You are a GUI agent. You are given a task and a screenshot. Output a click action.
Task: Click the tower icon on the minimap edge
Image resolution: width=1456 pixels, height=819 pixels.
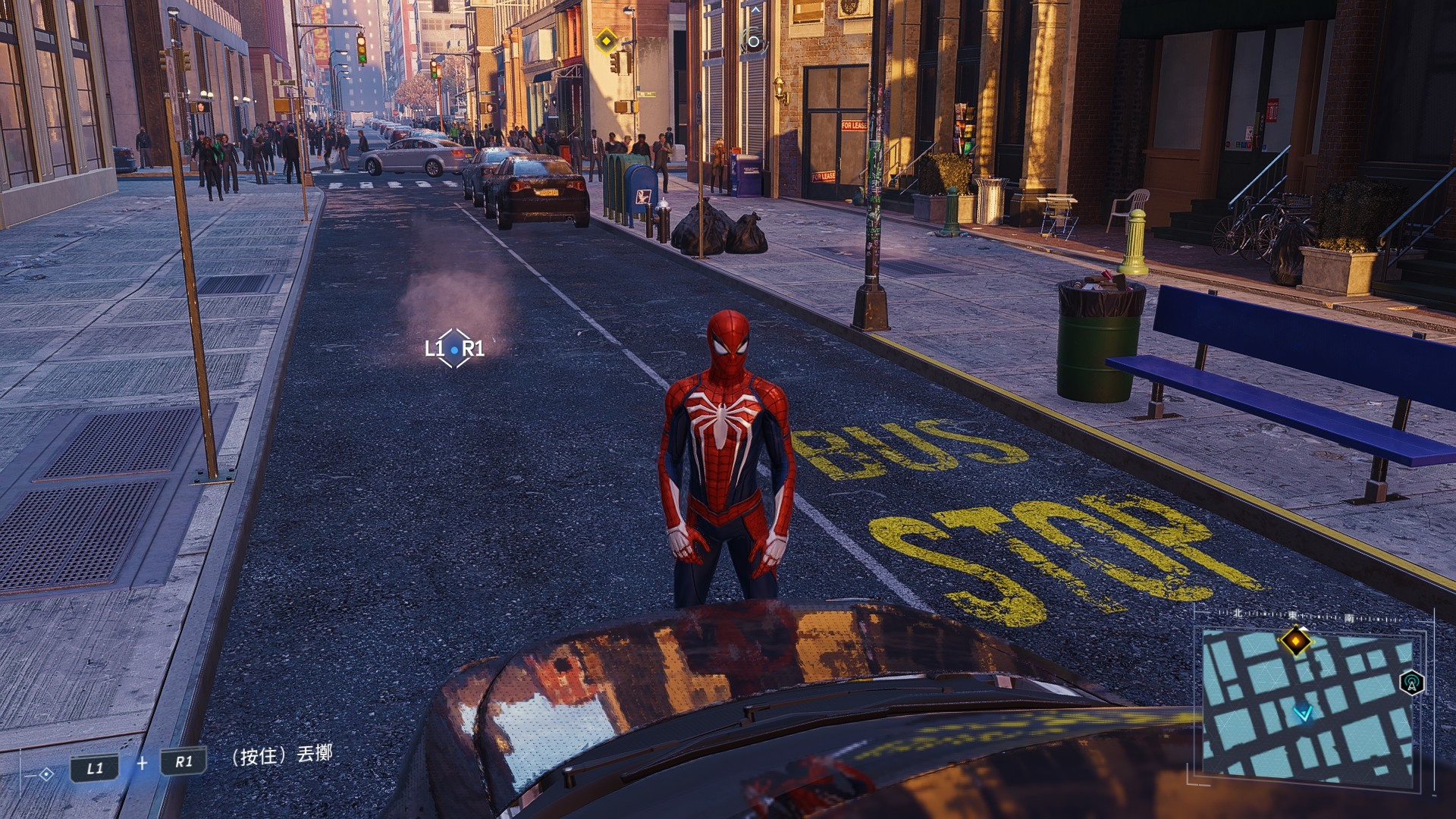coord(1411,682)
